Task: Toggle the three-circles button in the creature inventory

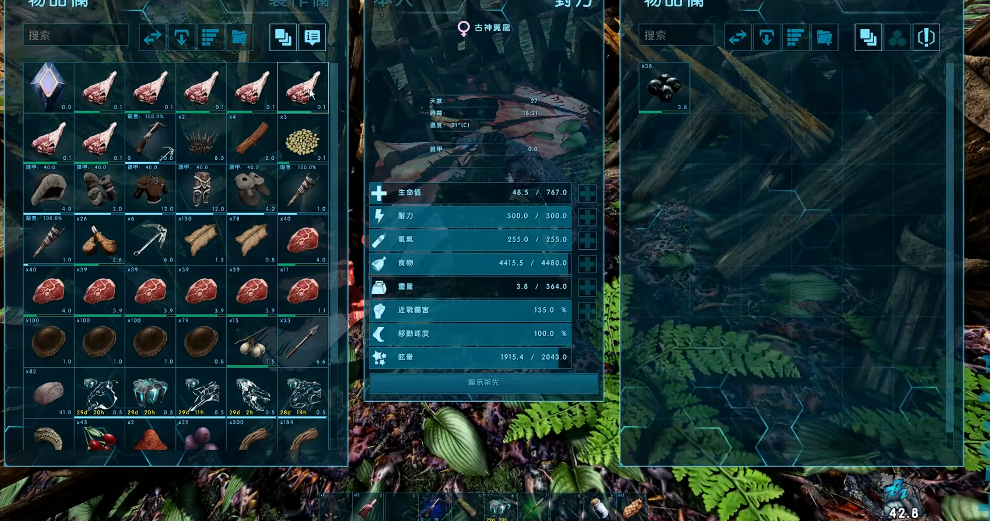Action: 898,38
